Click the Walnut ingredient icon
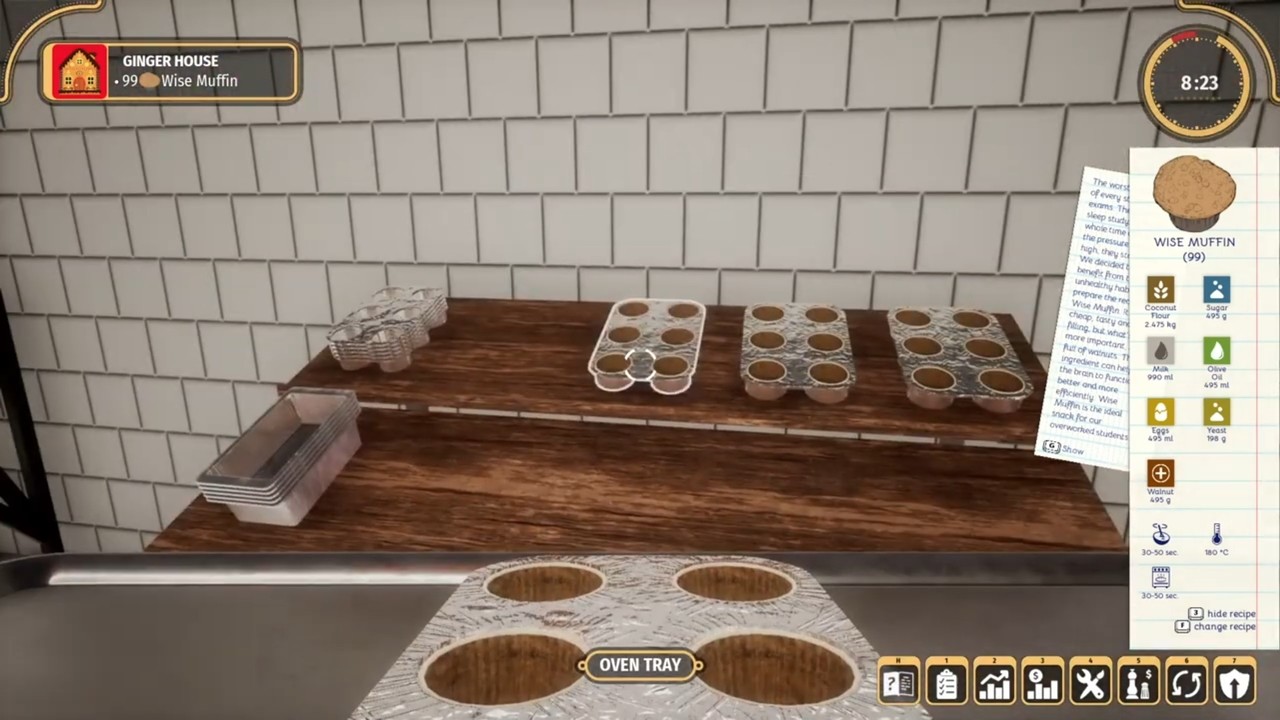 [x=1160, y=473]
